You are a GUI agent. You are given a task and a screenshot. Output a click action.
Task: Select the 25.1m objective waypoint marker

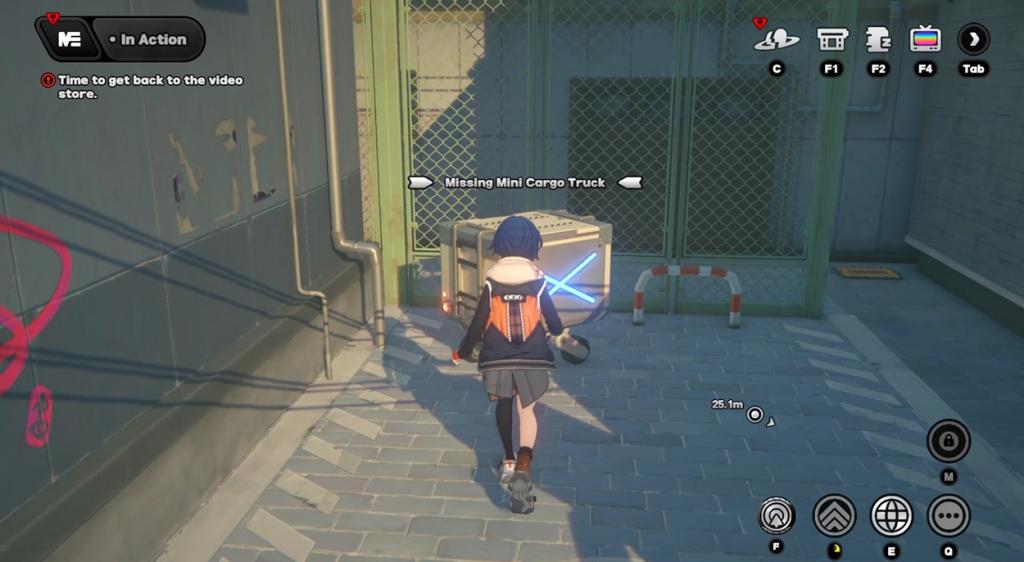[x=755, y=414]
